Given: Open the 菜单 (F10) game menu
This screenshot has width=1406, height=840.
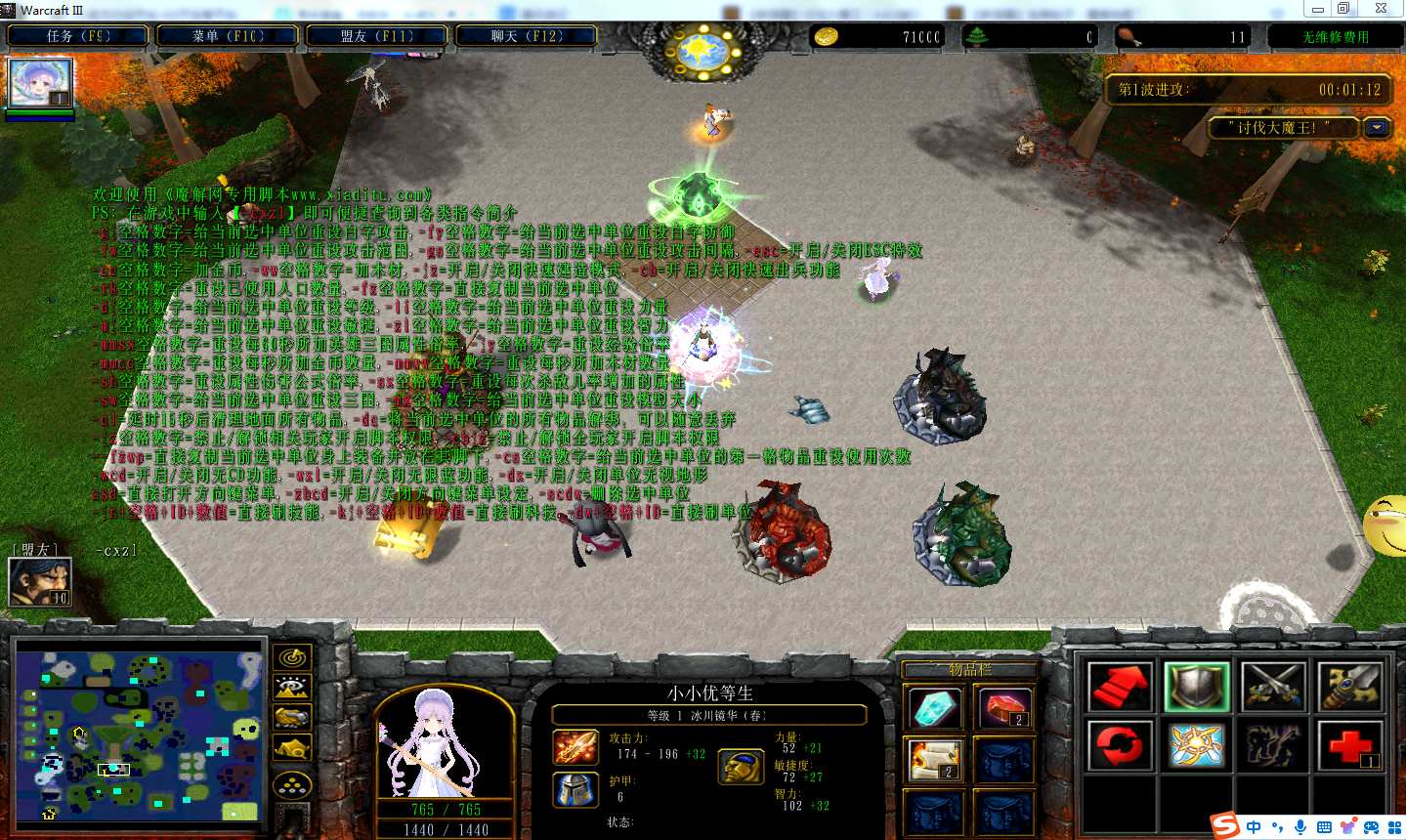Looking at the screenshot, I should (x=228, y=36).
